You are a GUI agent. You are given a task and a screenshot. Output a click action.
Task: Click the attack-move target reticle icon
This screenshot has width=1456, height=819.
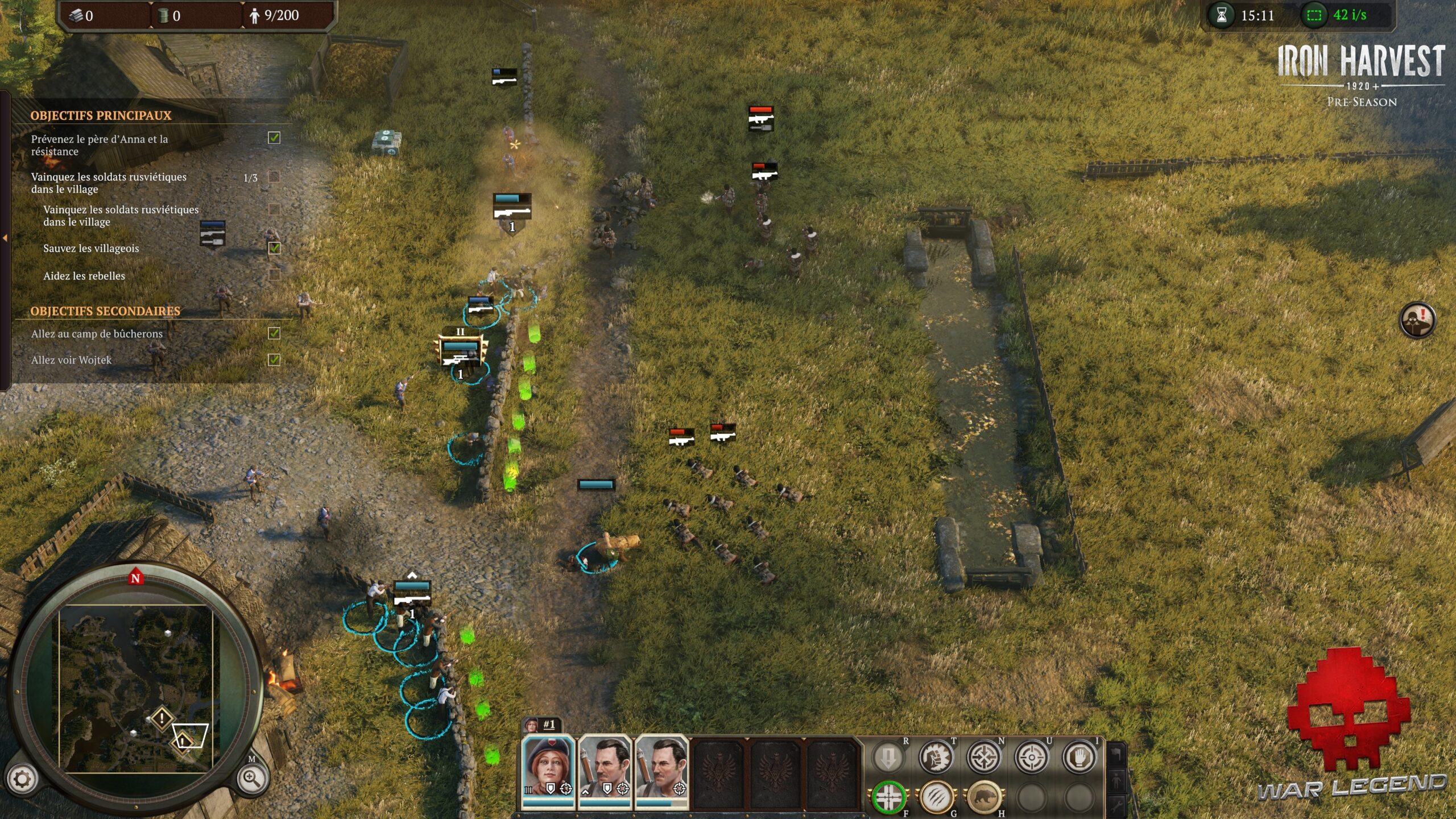tap(1031, 758)
